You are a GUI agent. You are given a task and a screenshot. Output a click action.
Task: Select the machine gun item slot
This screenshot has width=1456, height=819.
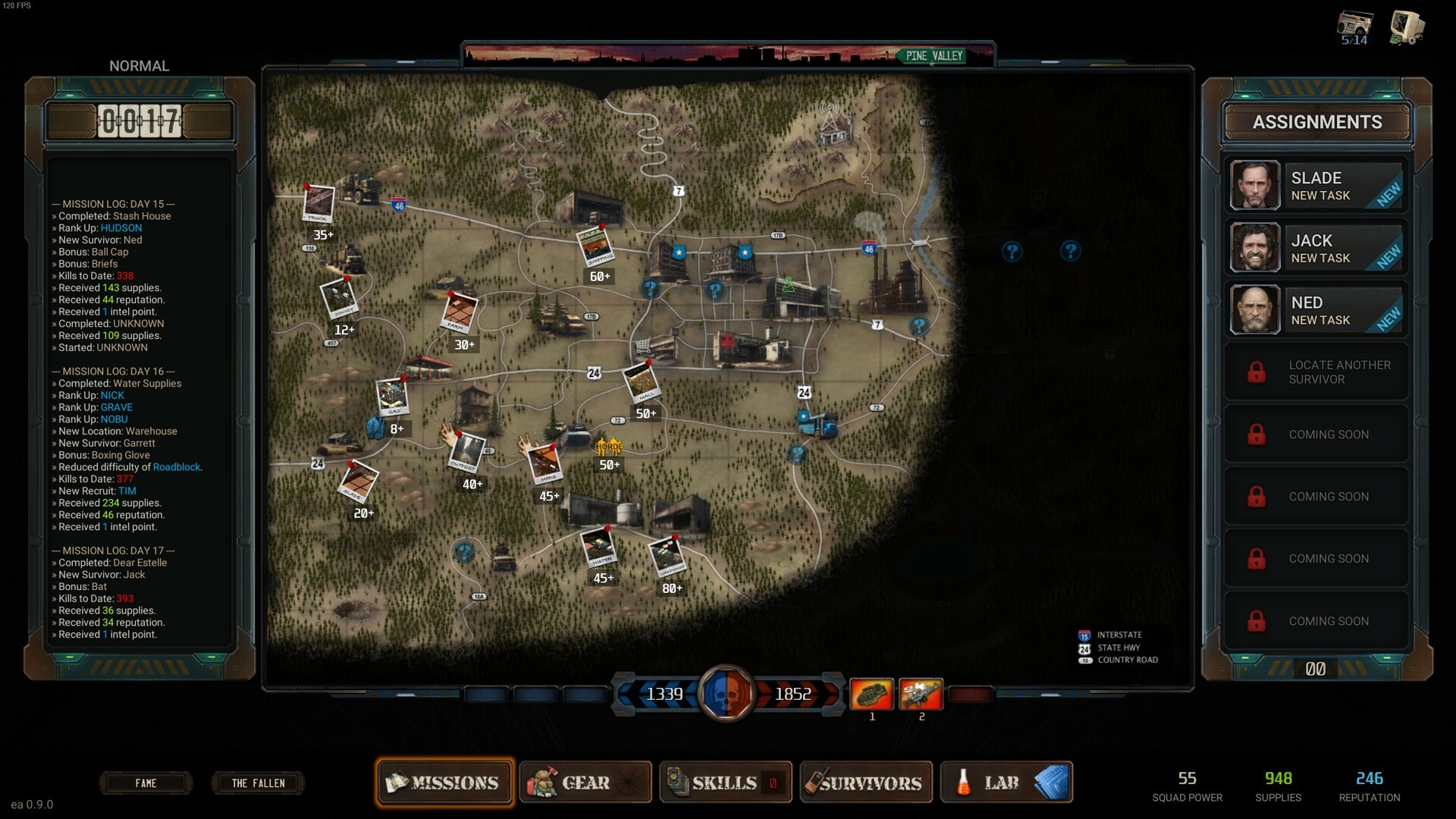(x=921, y=694)
